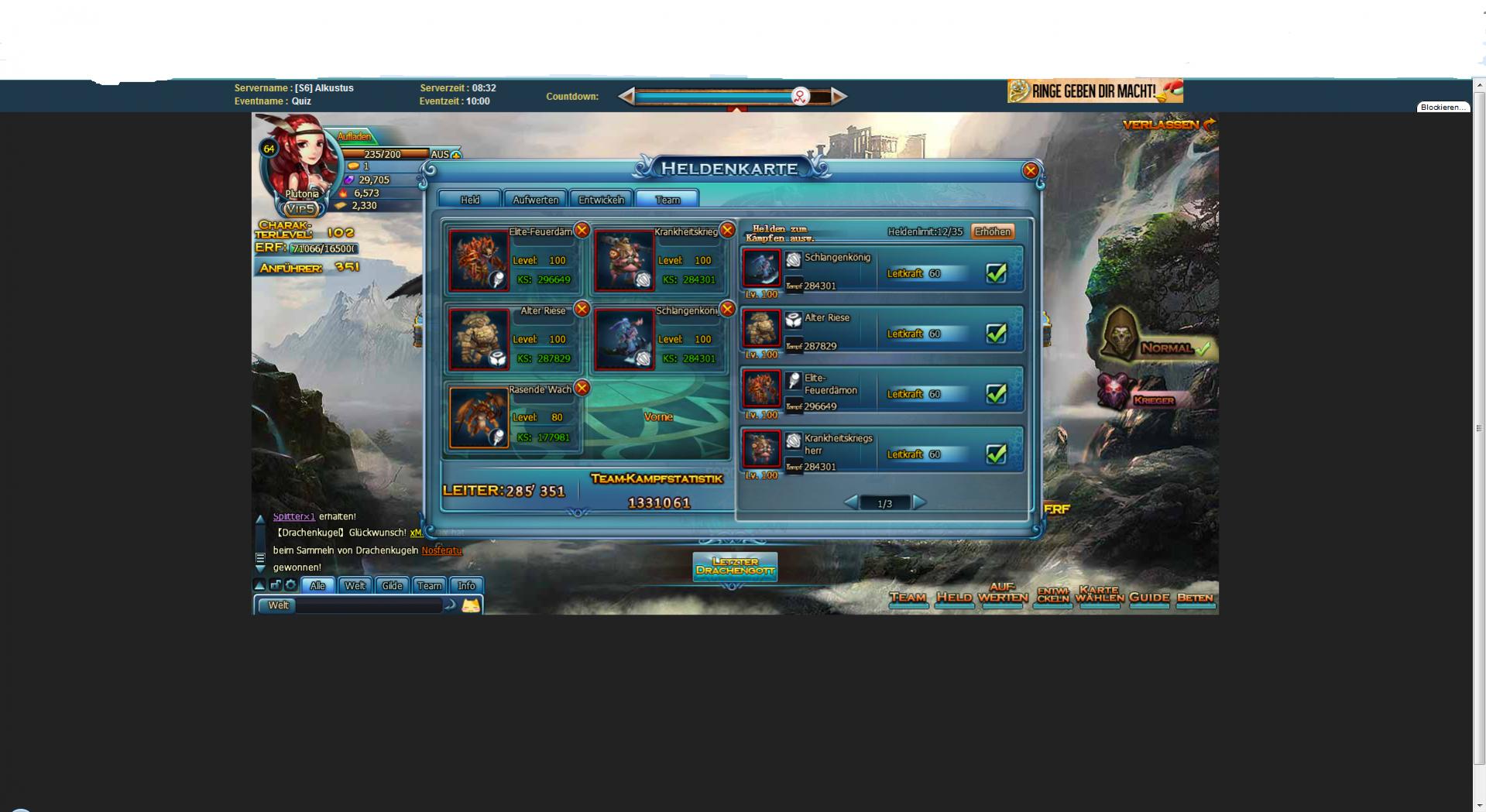Go to next hero list page
Screen dimensions: 1486x812
[919, 502]
